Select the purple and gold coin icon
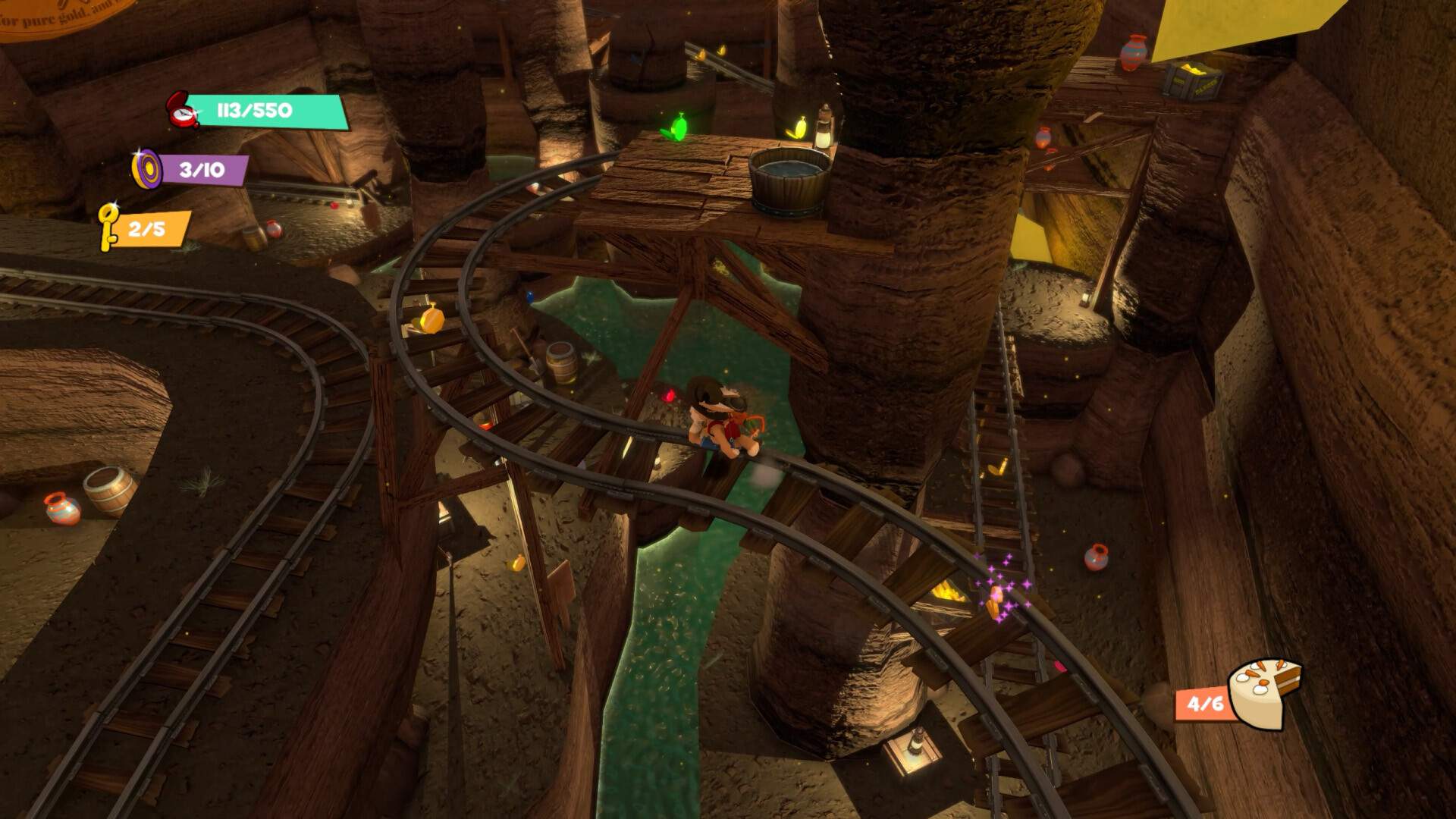Image resolution: width=1456 pixels, height=819 pixels. tap(146, 168)
